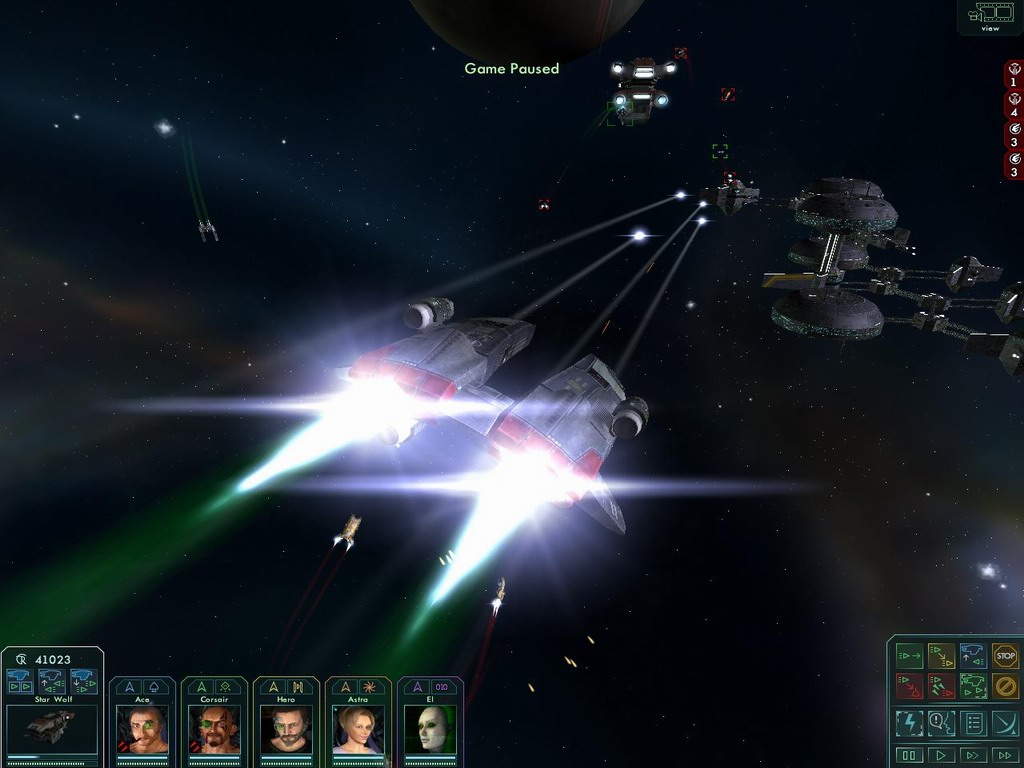Image resolution: width=1024 pixels, height=768 pixels.
Task: Choose Hero's pilot portrait
Action: click(286, 728)
